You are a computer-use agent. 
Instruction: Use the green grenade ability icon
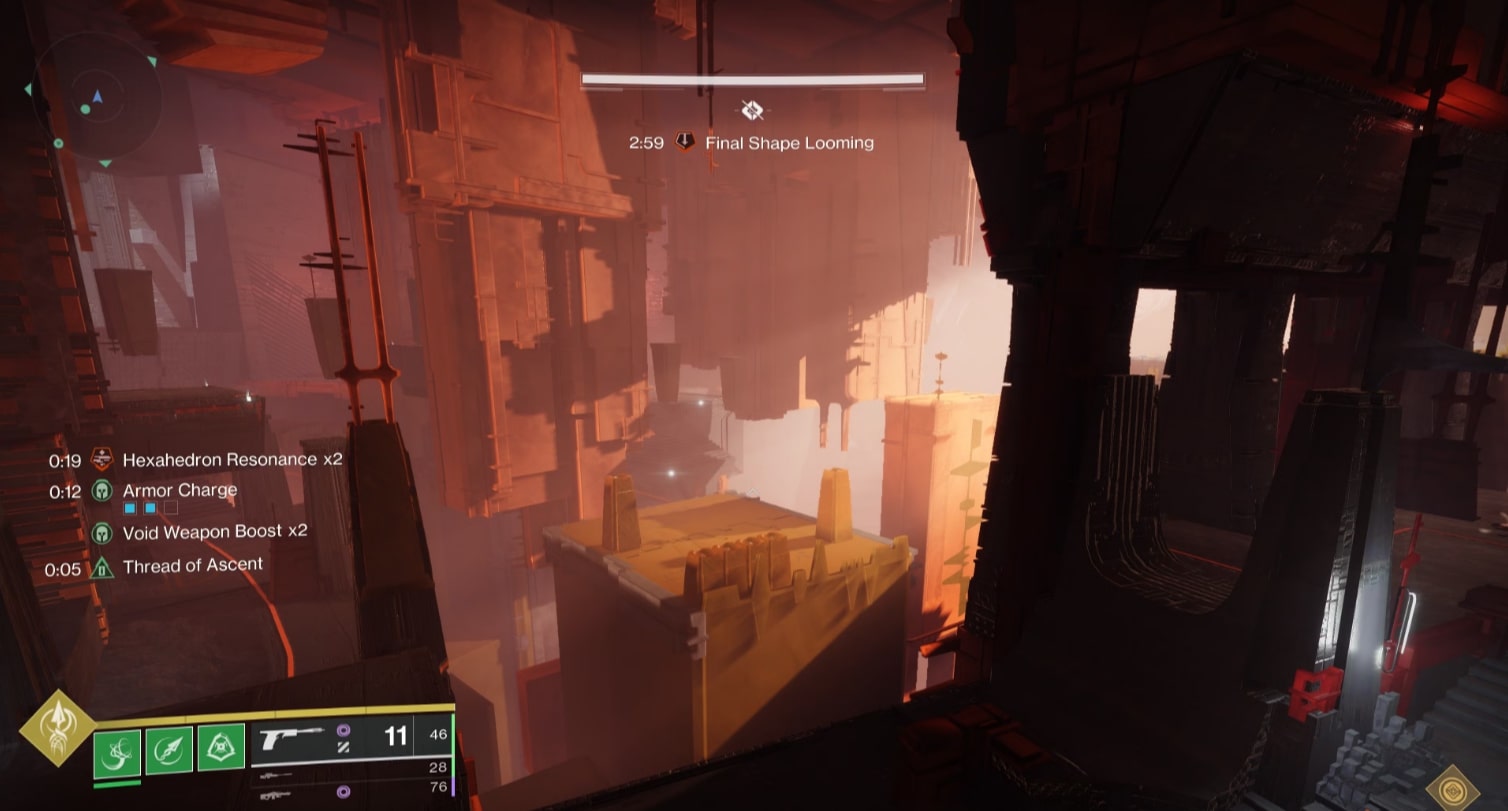tap(118, 749)
